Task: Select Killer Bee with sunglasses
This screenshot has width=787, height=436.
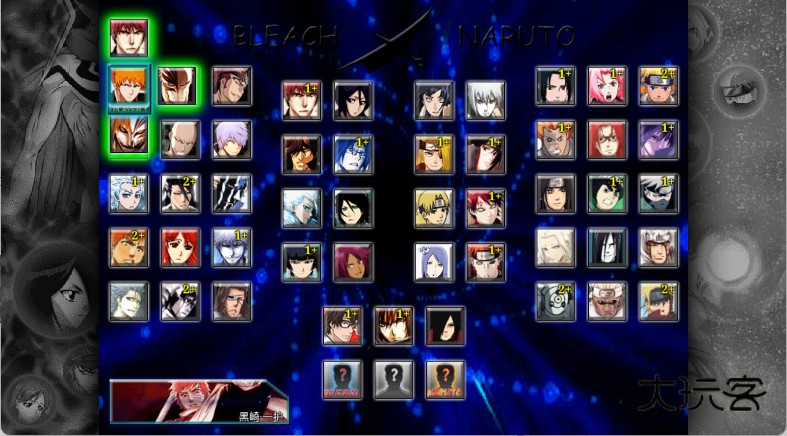Action: 608,300
